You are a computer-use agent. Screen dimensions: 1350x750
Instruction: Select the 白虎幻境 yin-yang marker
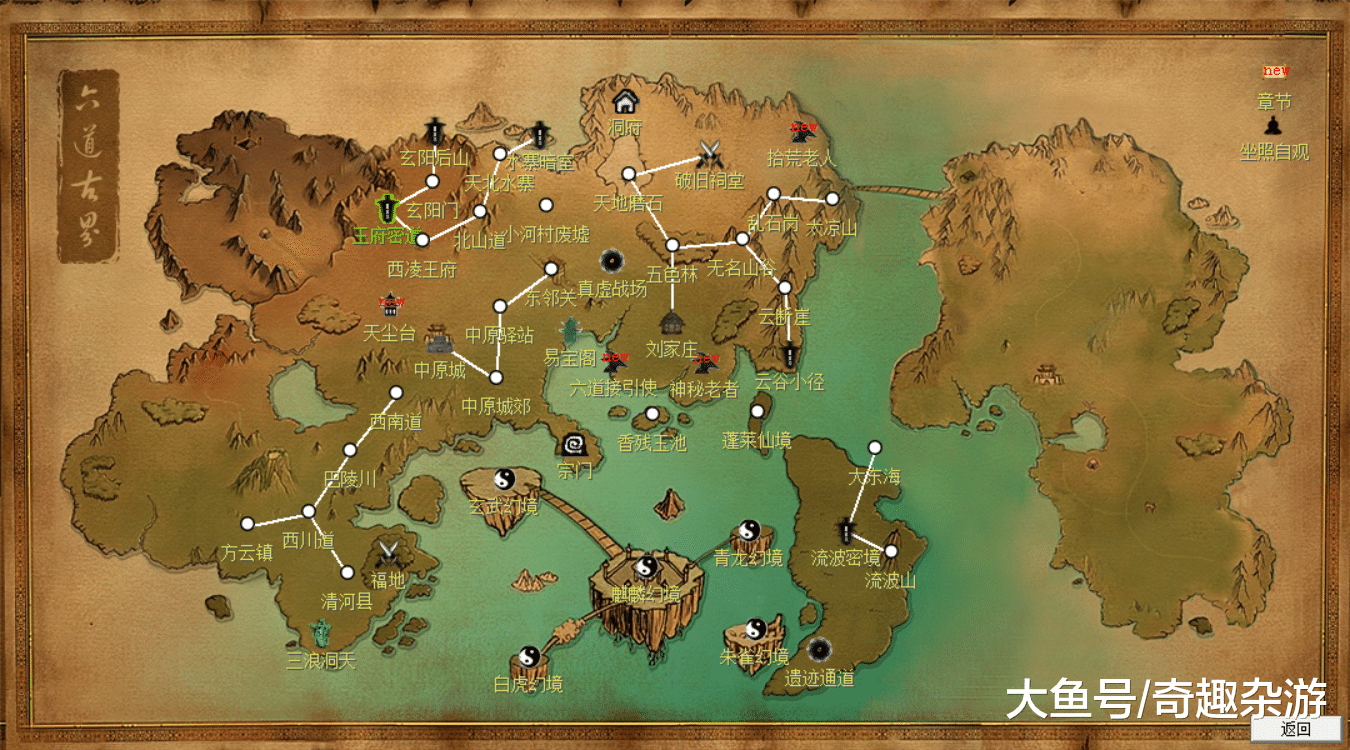[529, 657]
